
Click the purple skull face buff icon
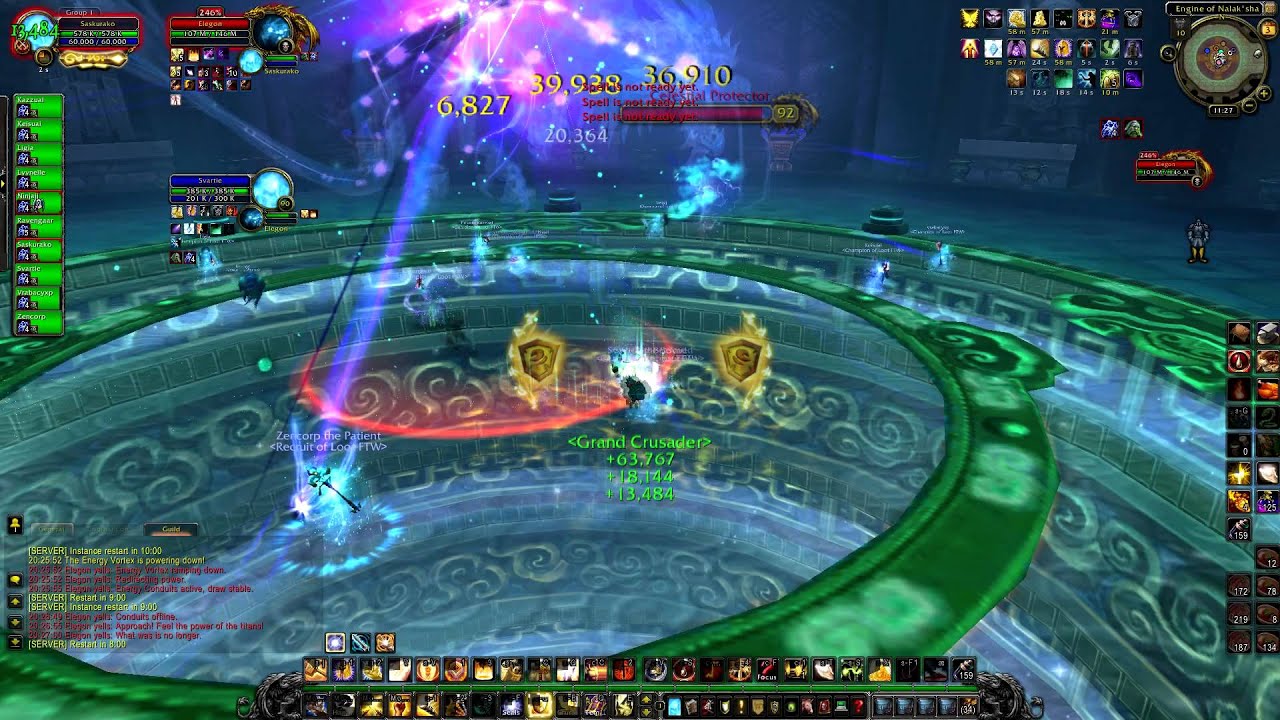tap(993, 19)
